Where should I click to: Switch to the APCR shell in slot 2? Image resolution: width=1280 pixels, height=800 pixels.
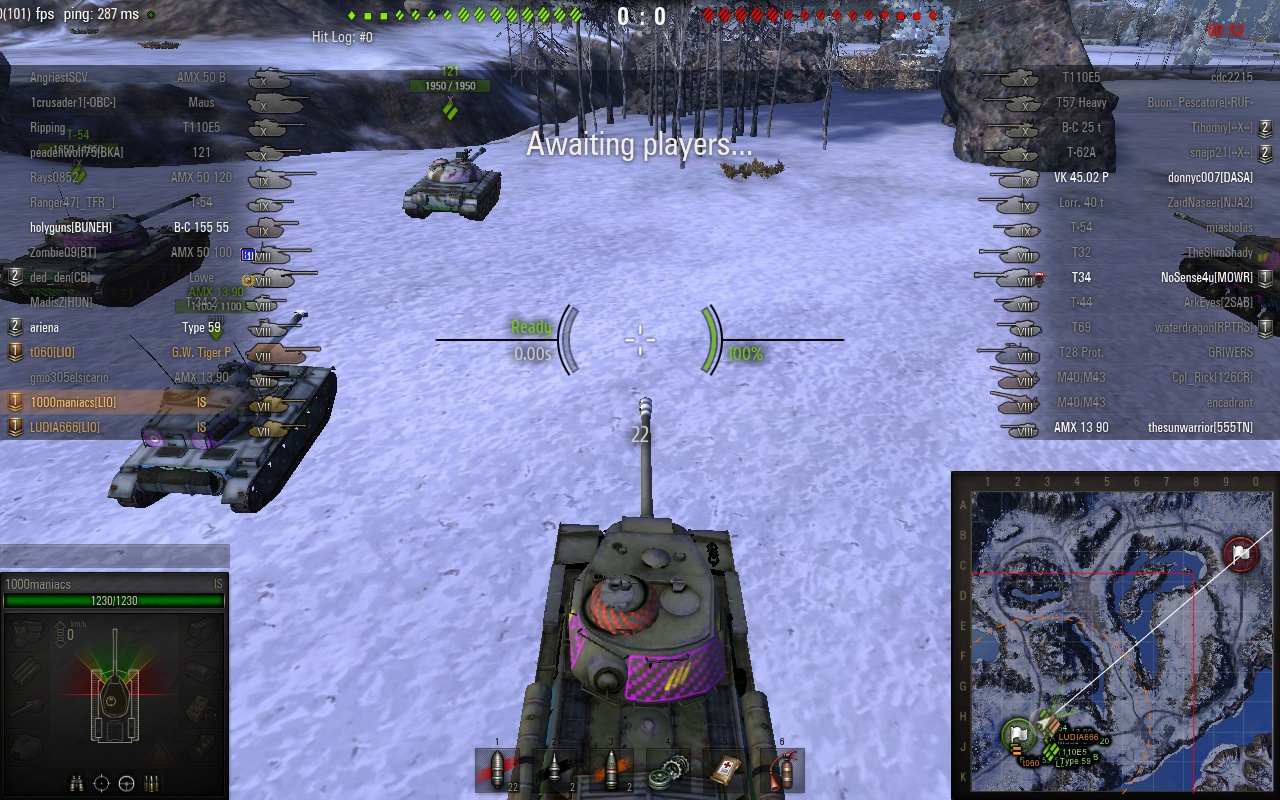click(555, 770)
